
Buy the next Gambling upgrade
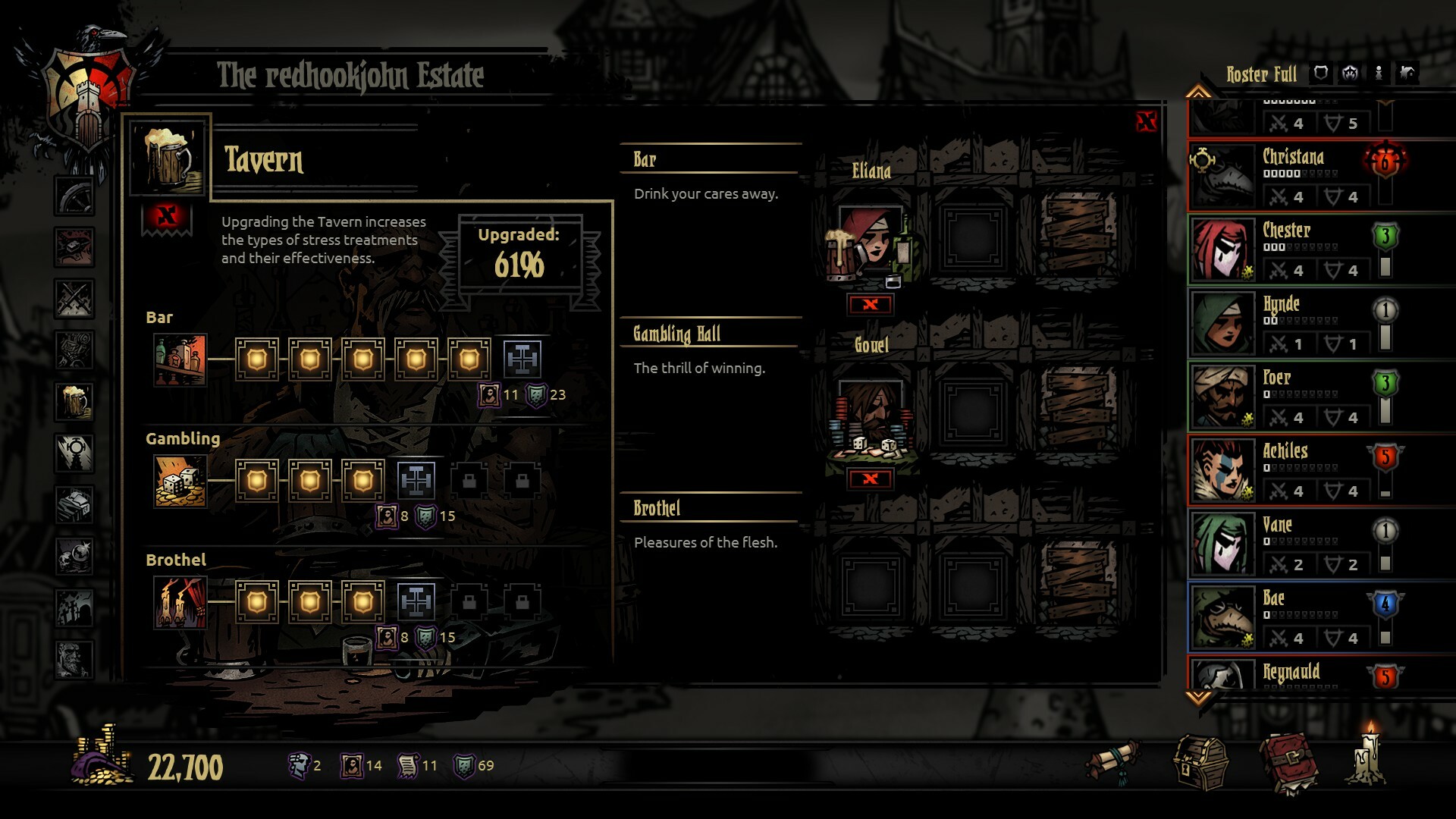pyautogui.click(x=416, y=480)
